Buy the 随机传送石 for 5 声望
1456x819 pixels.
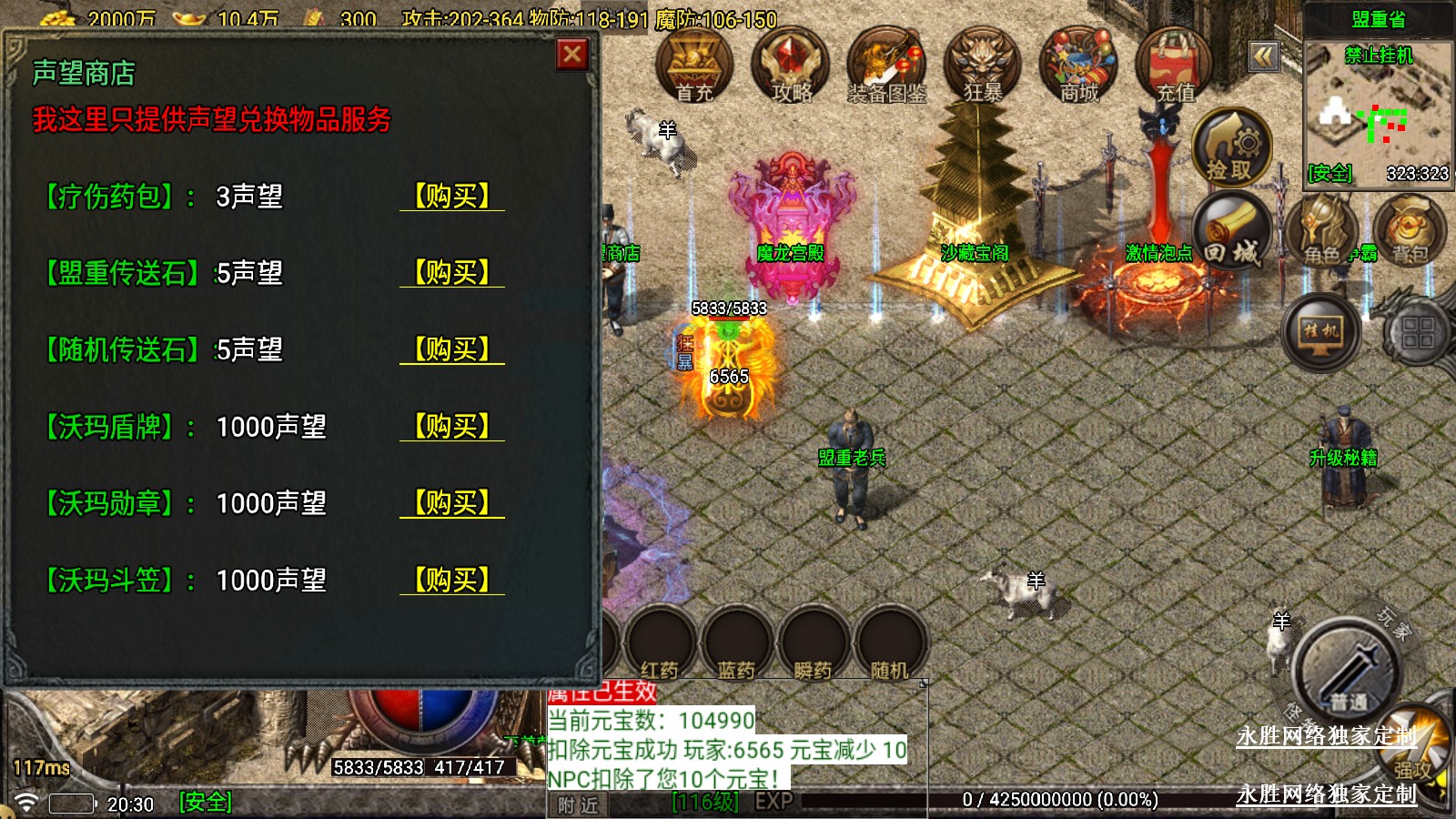click(x=452, y=349)
